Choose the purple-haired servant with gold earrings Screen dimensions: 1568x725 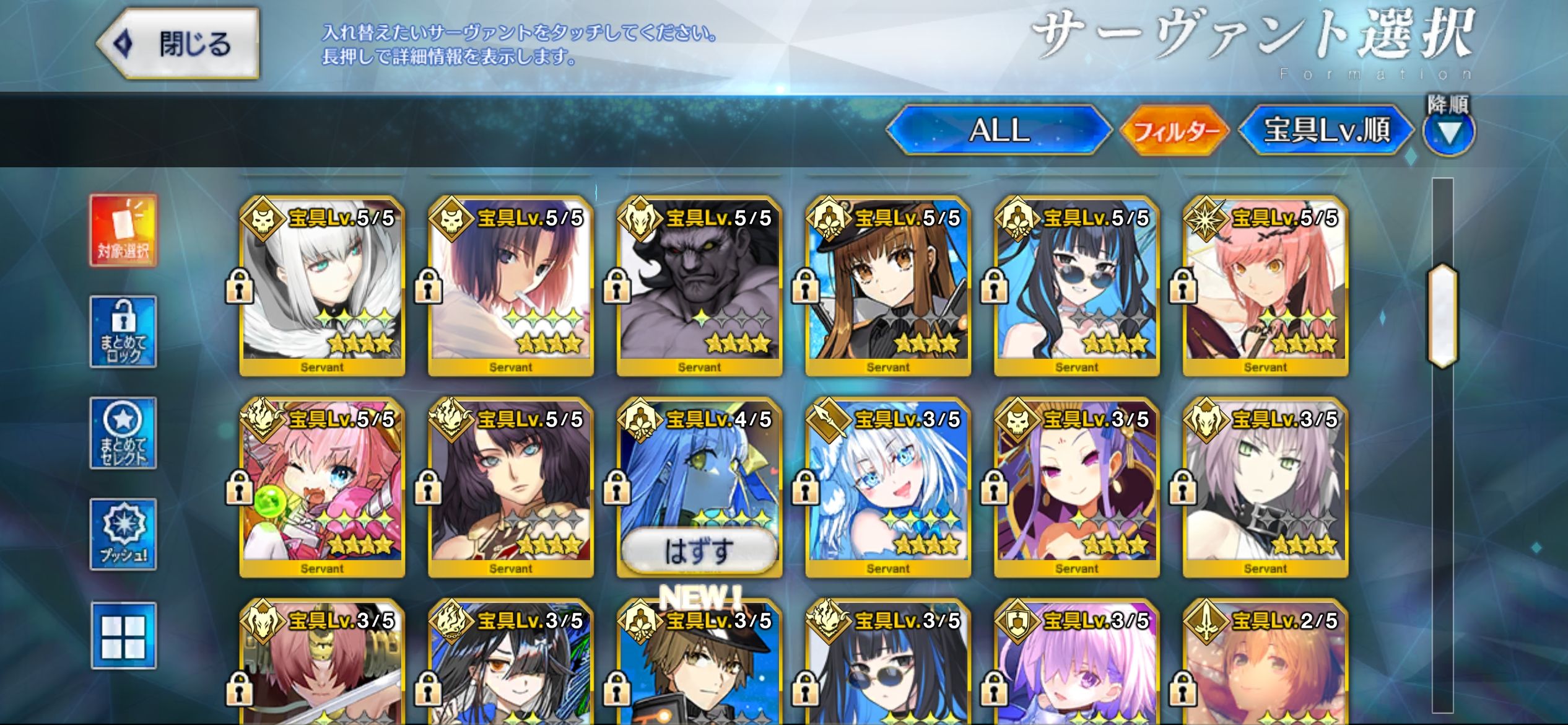tap(1077, 488)
